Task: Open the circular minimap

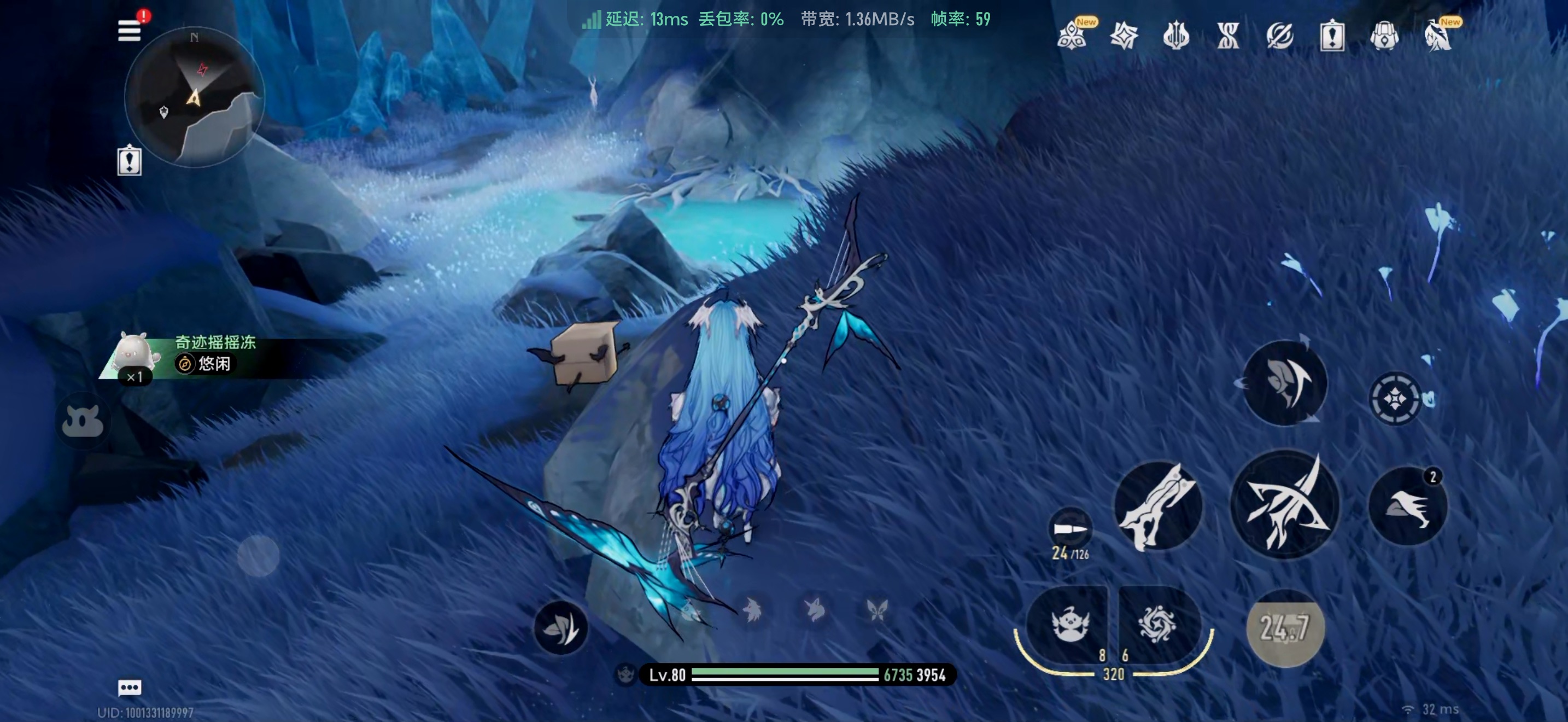Action: [194, 97]
